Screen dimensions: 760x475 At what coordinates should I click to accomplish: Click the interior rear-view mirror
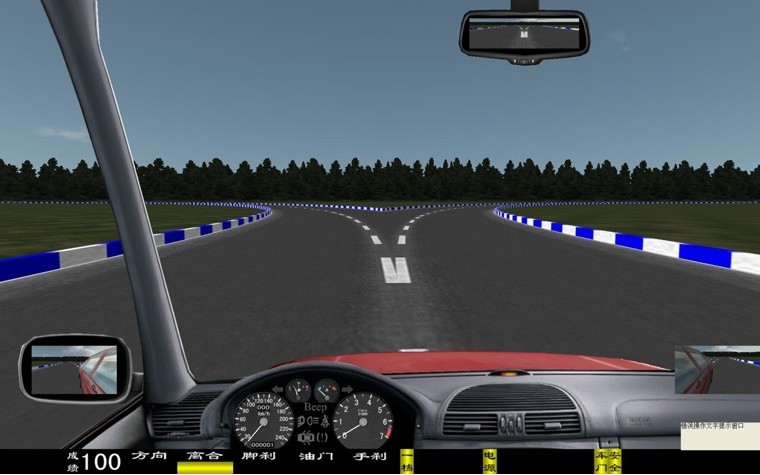pos(524,34)
